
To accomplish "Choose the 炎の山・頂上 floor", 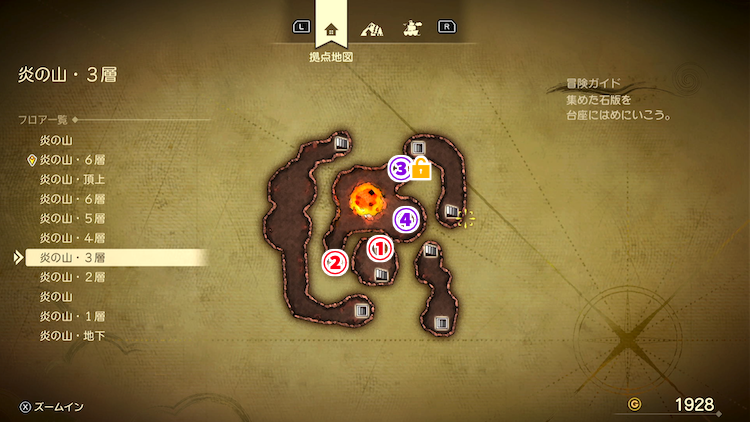I will (72, 179).
